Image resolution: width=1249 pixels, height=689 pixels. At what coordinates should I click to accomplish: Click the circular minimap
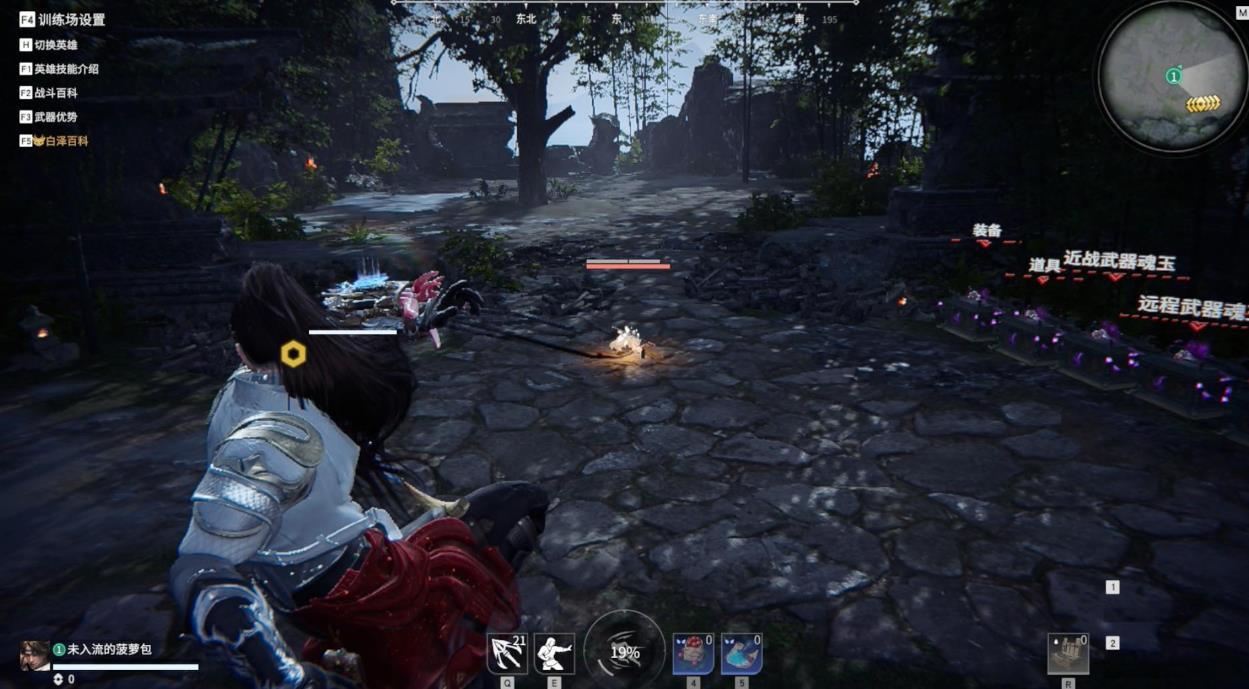tap(1172, 76)
